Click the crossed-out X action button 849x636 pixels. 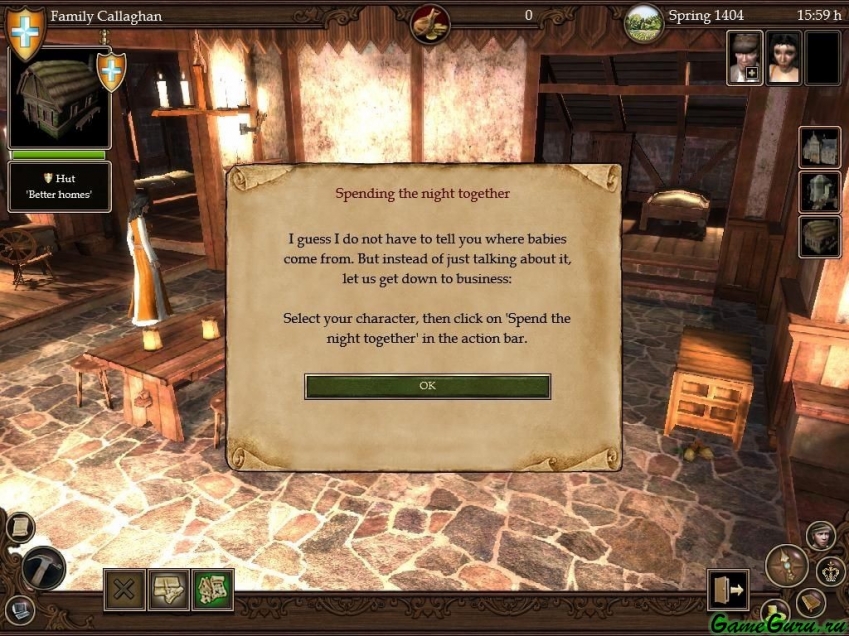124,589
